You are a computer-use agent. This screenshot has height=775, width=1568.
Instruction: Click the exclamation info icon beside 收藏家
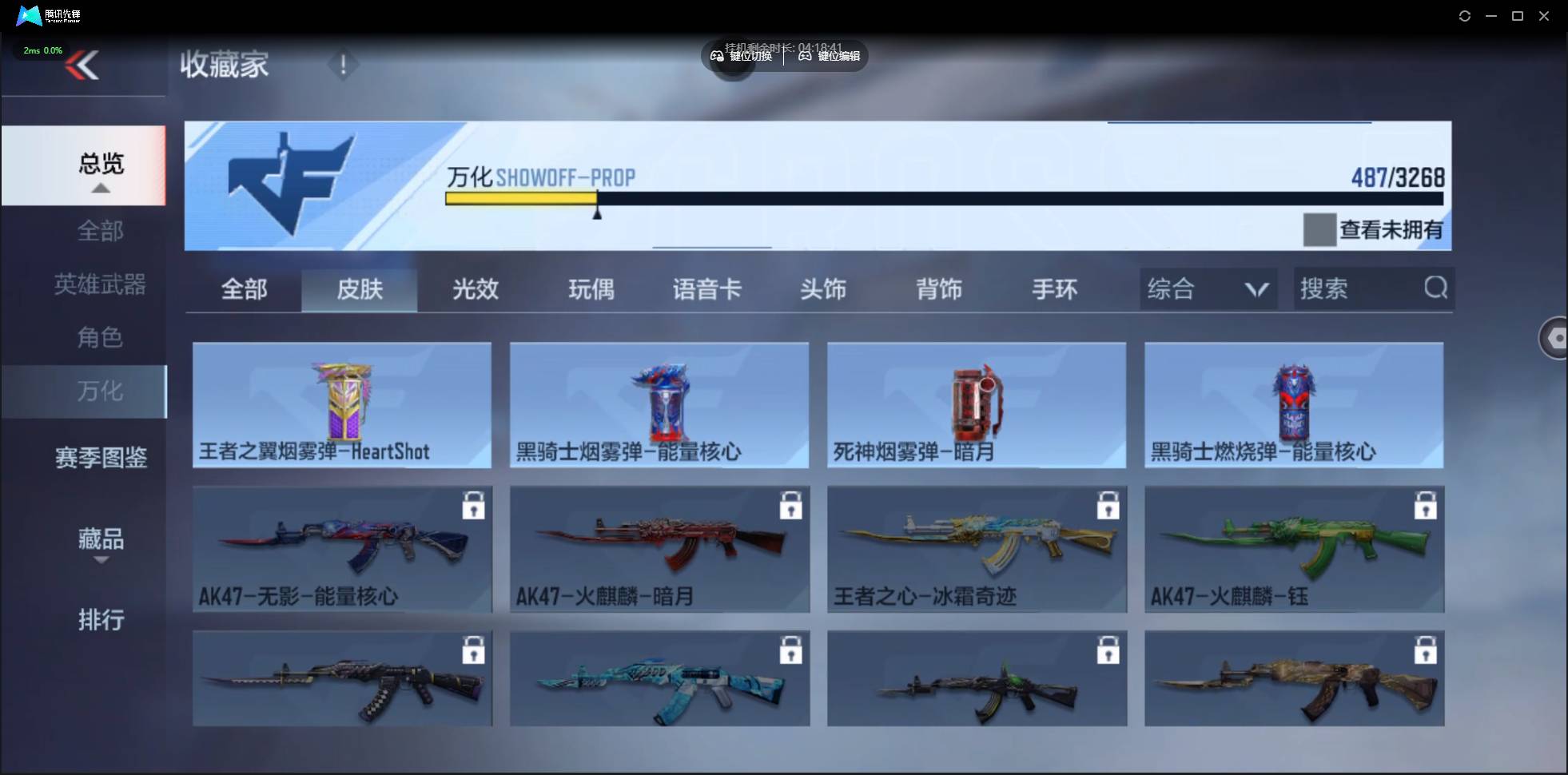343,64
